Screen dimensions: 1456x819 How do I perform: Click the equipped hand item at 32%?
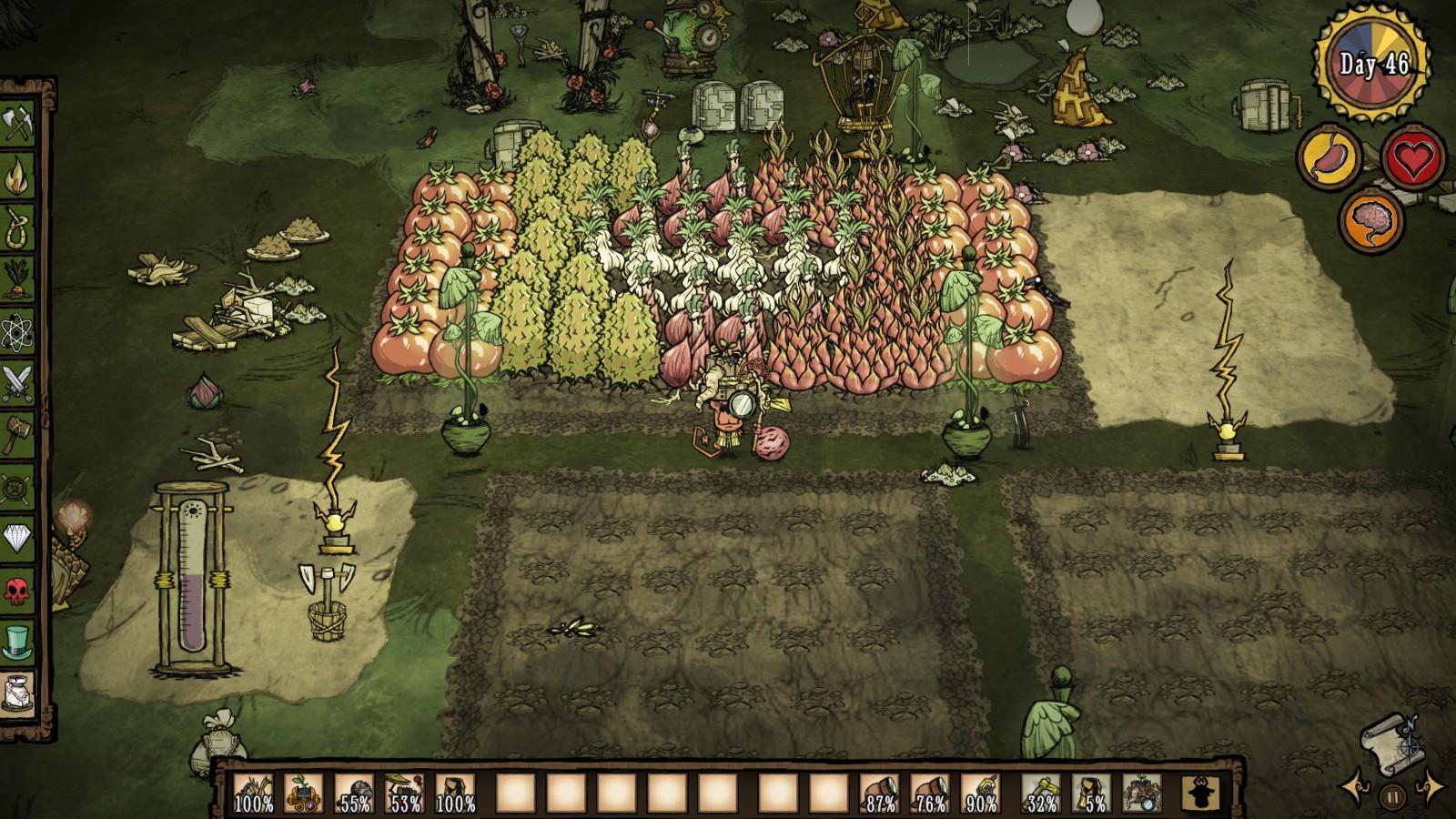pyautogui.click(x=1041, y=794)
